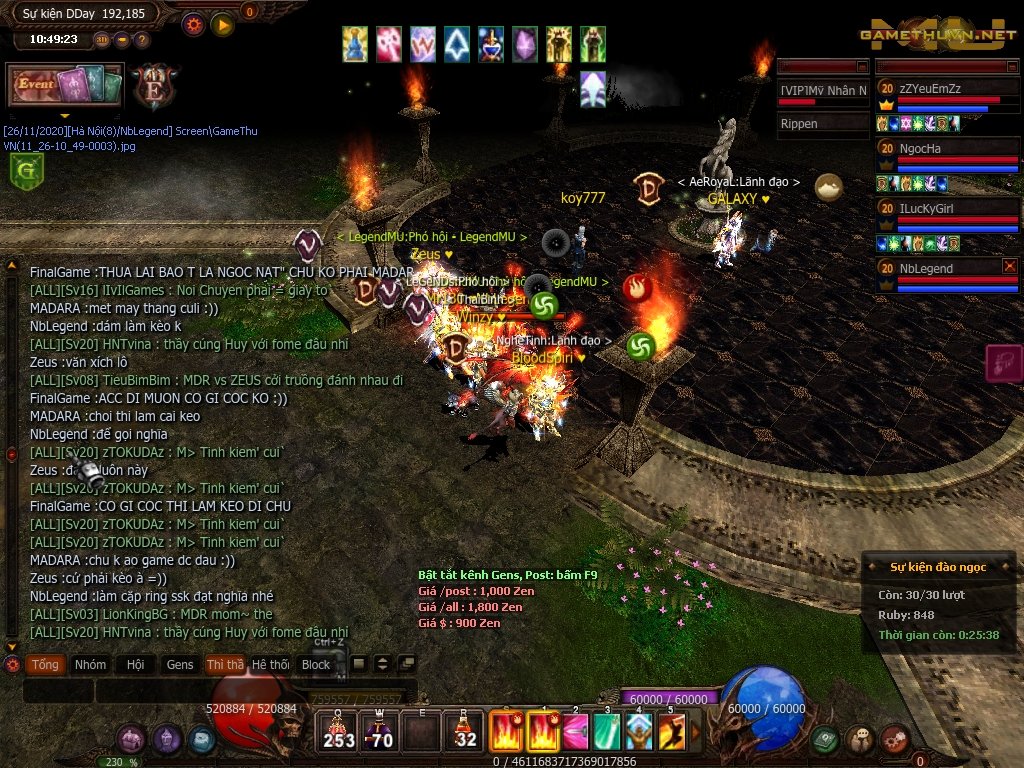Select the Gens chat tab
Image resolution: width=1024 pixels, height=768 pixels.
click(x=180, y=664)
